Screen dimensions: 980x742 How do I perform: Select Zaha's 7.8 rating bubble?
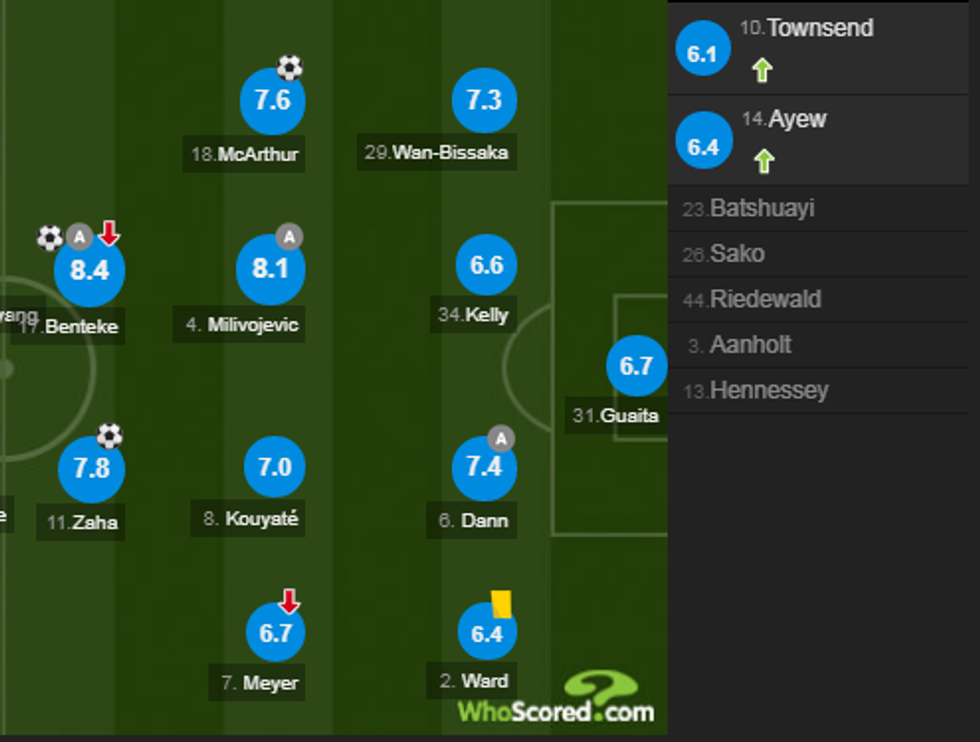pyautogui.click(x=91, y=468)
